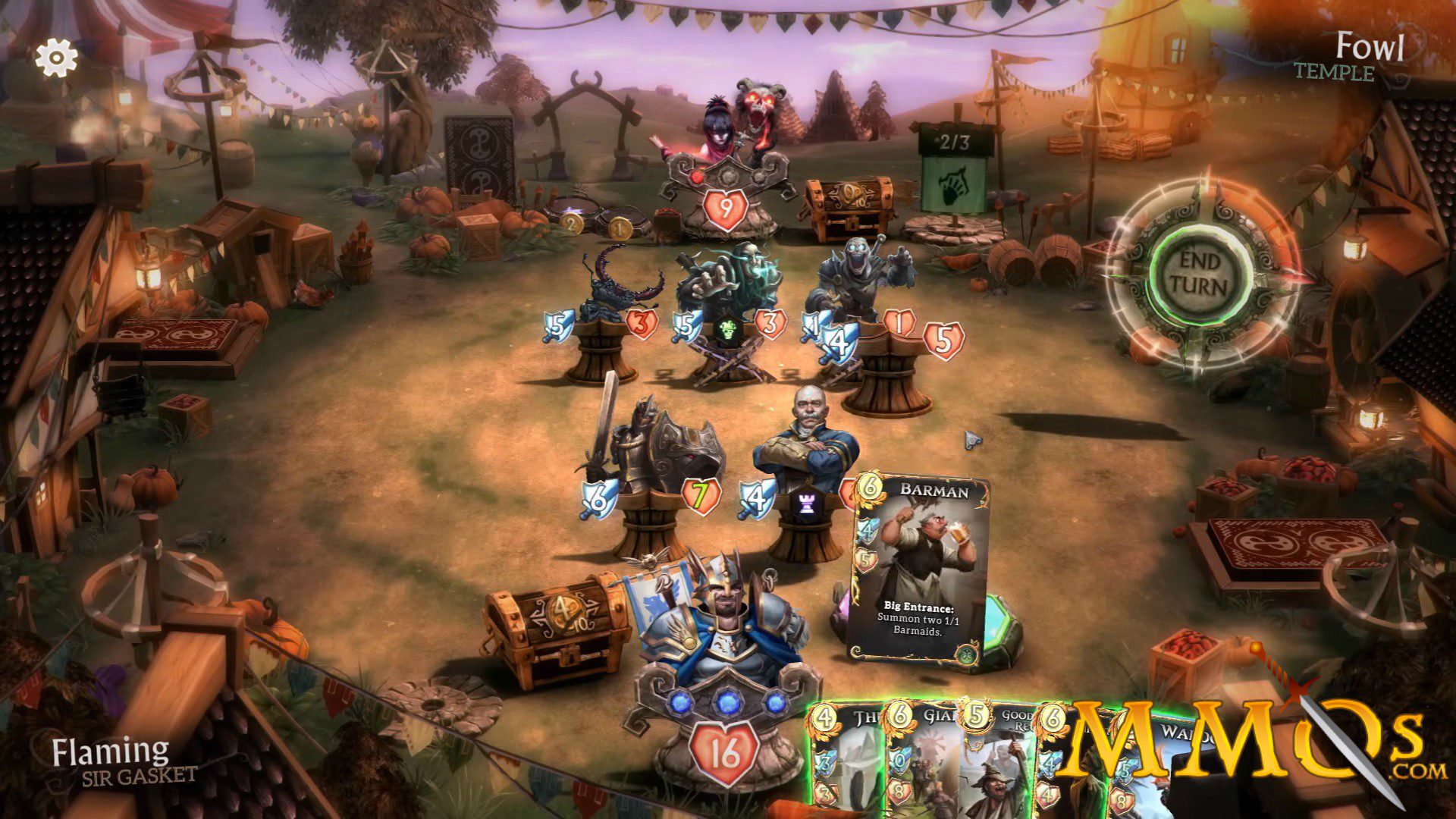Open the MMOs.com watermark logo
The image size is (1456, 819).
1244,747
